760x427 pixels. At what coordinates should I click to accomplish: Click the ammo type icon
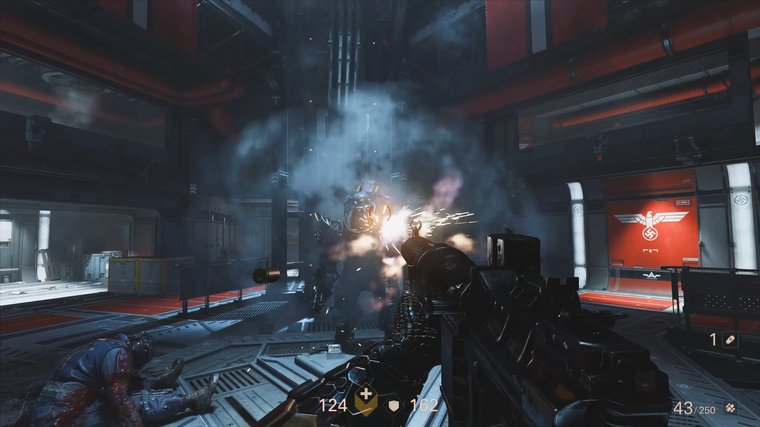pos(731,408)
